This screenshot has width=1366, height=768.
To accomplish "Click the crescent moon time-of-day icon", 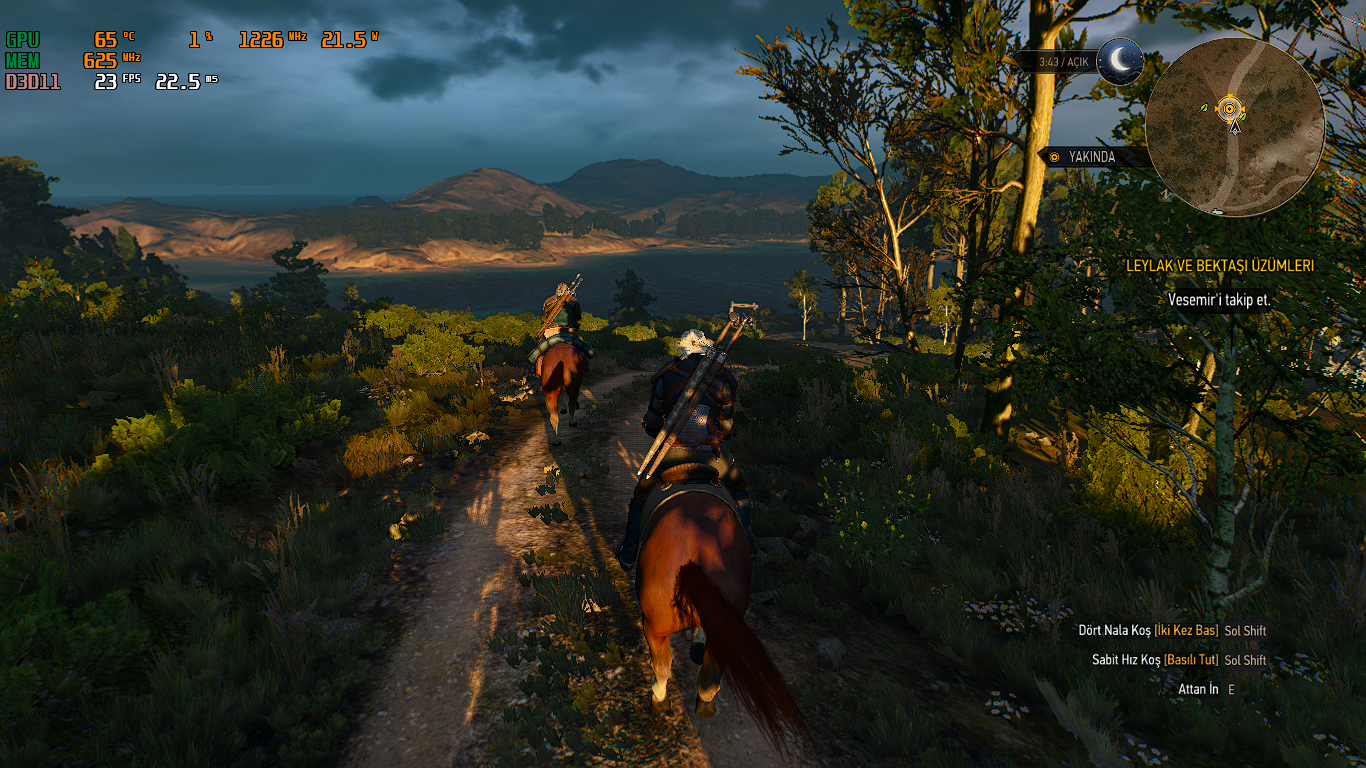I will point(1121,61).
